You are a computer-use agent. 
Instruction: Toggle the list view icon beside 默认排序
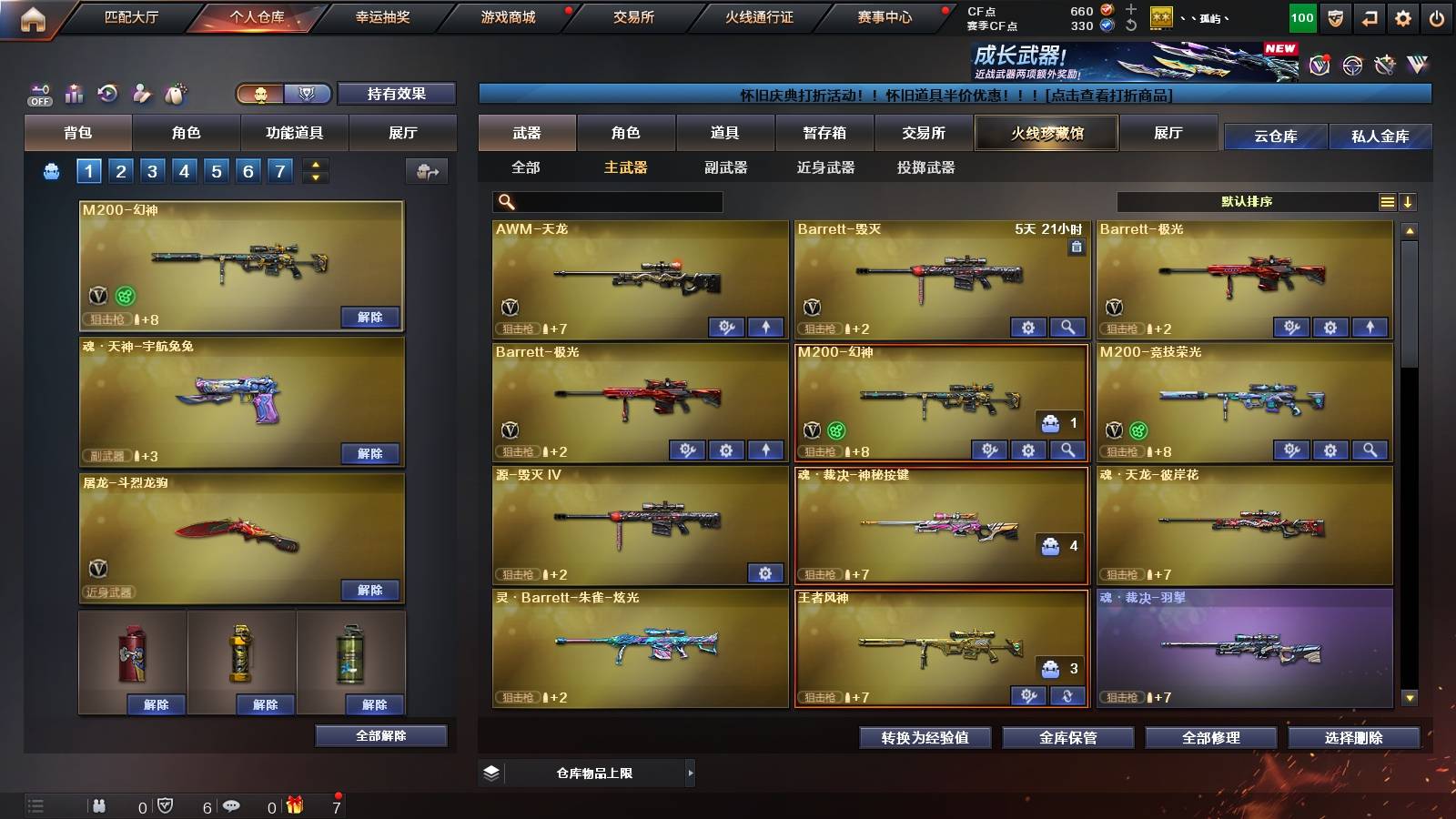[1387, 202]
